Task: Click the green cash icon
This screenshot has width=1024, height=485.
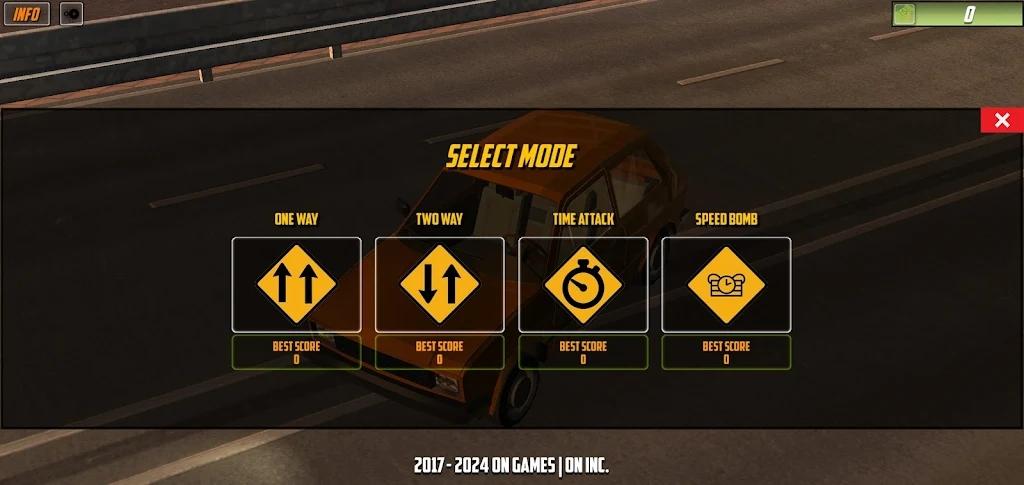Action: (906, 14)
